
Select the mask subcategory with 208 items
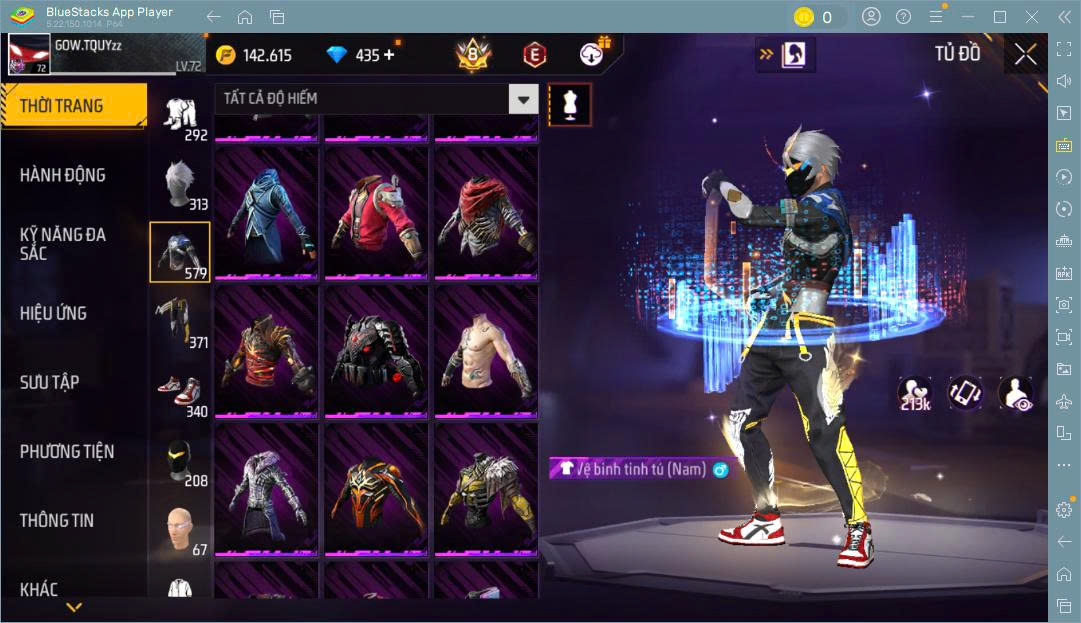181,461
